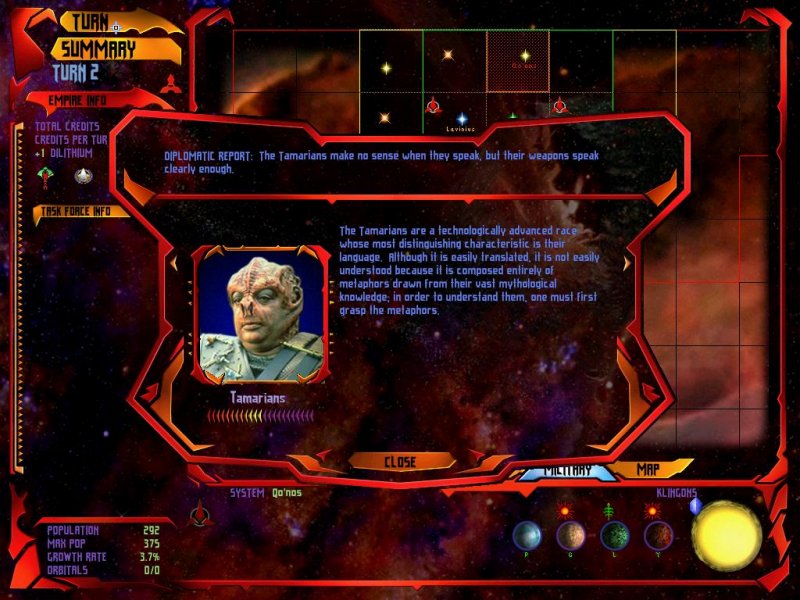The width and height of the screenshot is (800, 600).
Task: Click the Federation ship icon under Empire Info
Action: (83, 175)
